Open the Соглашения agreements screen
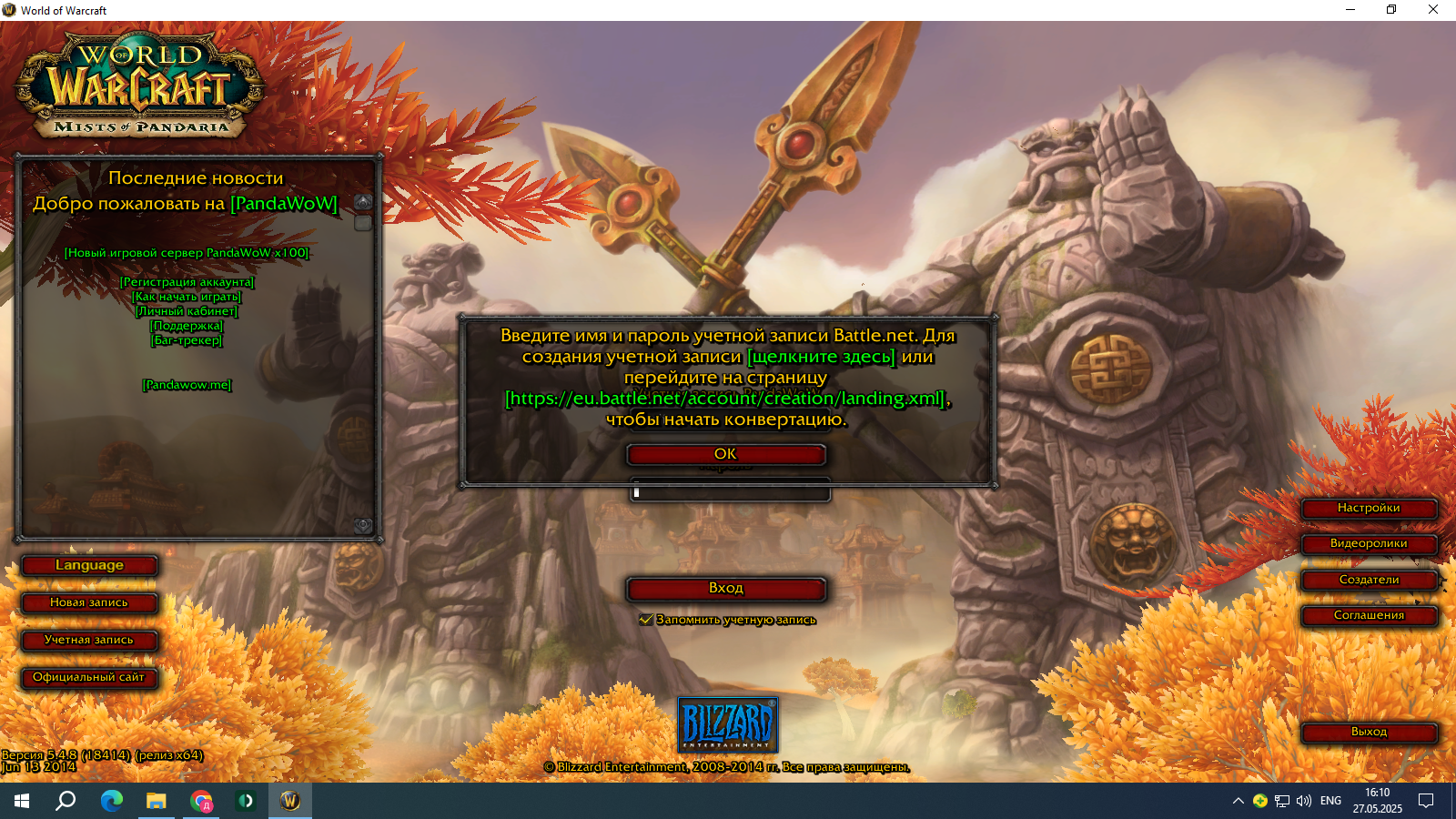The width and height of the screenshot is (1456, 819). pos(1369,615)
